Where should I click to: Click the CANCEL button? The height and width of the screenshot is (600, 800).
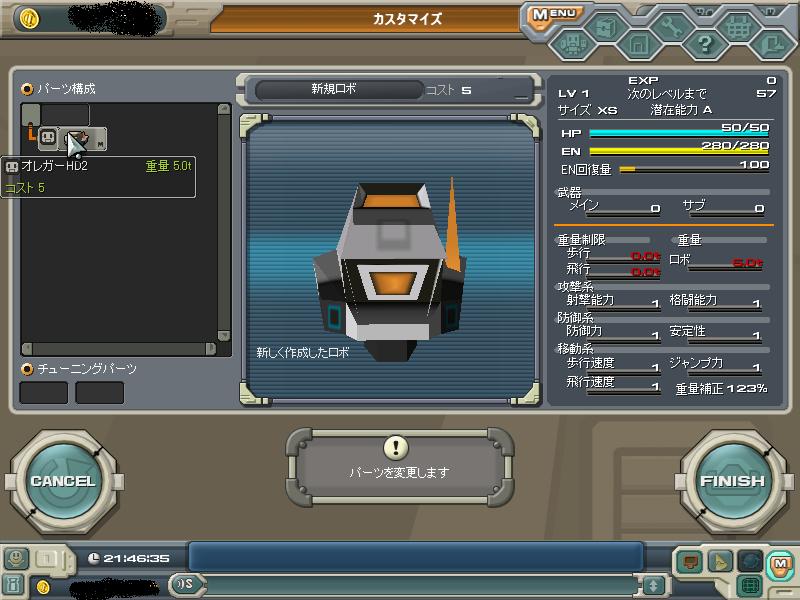point(62,481)
